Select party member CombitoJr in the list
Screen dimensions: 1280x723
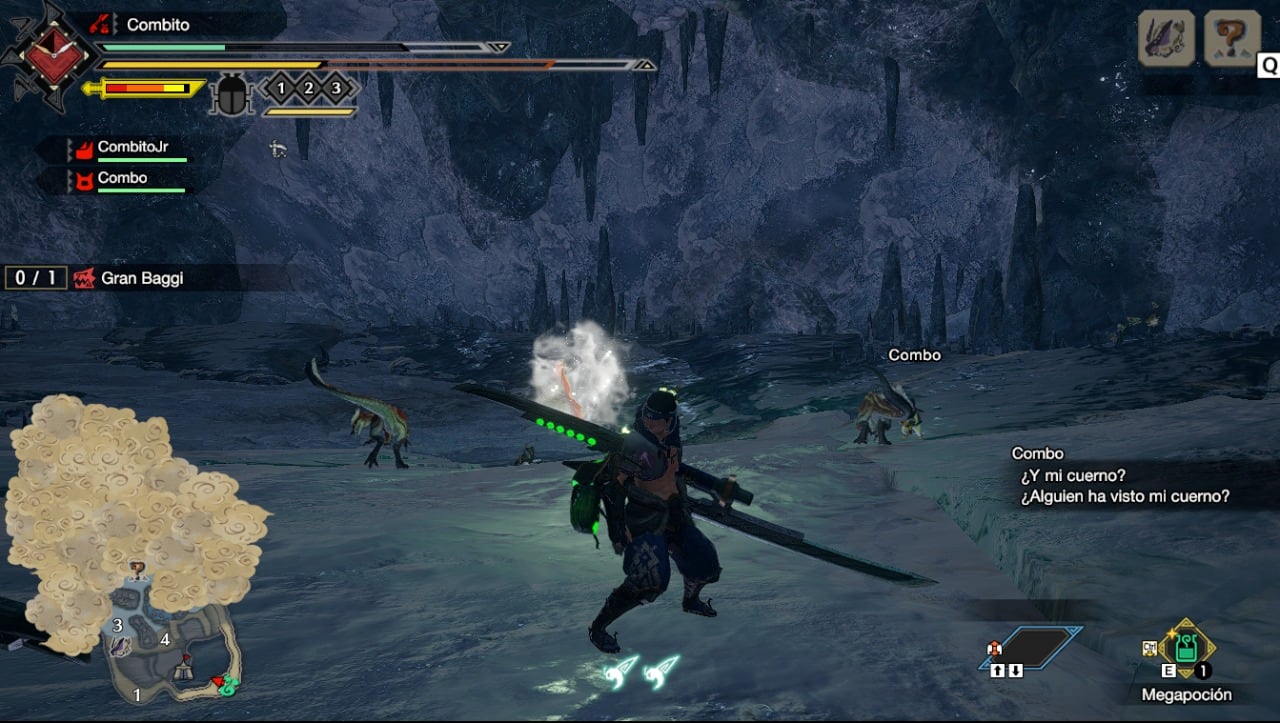coord(132,148)
